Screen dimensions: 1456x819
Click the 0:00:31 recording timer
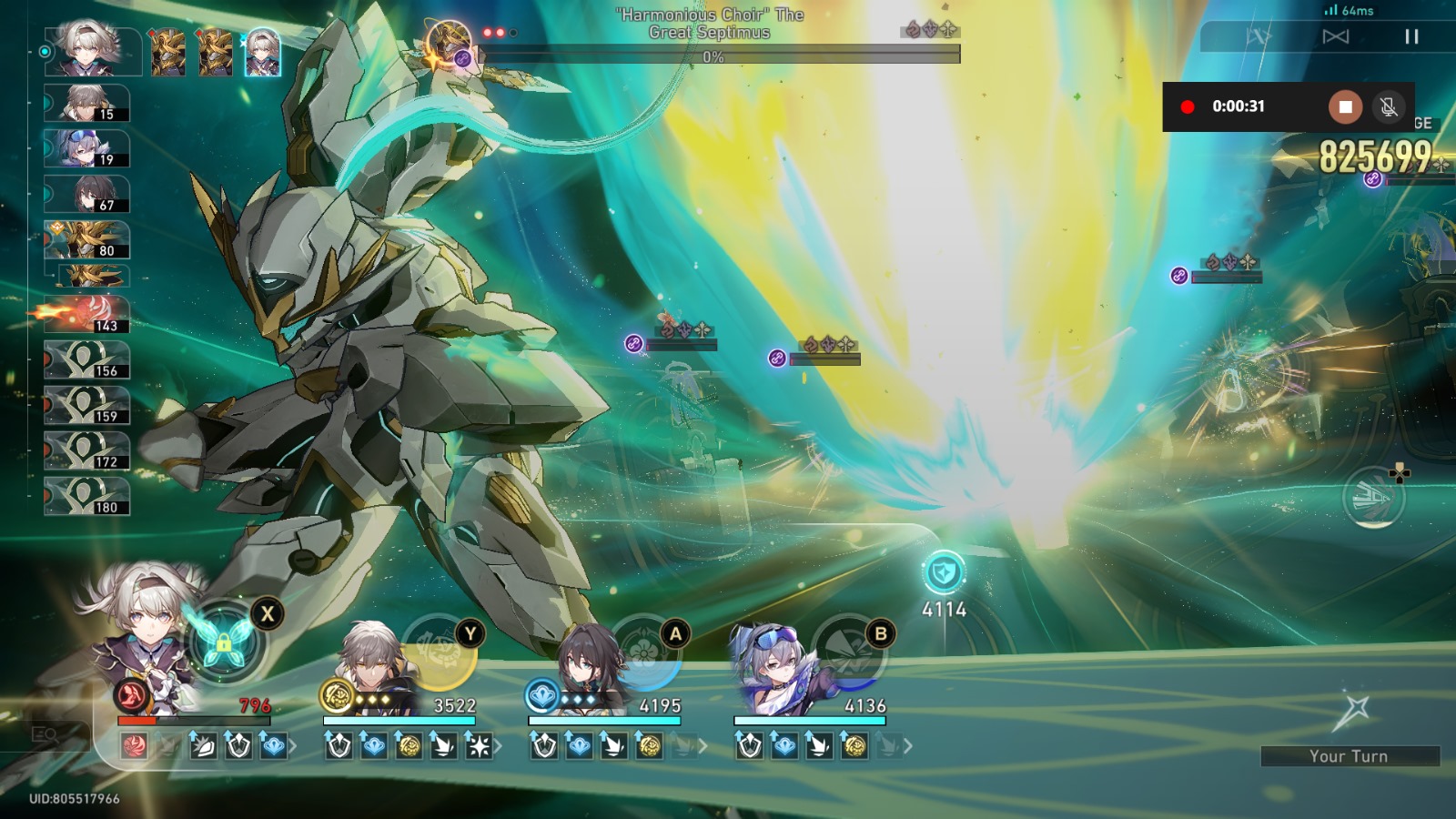tap(1239, 106)
